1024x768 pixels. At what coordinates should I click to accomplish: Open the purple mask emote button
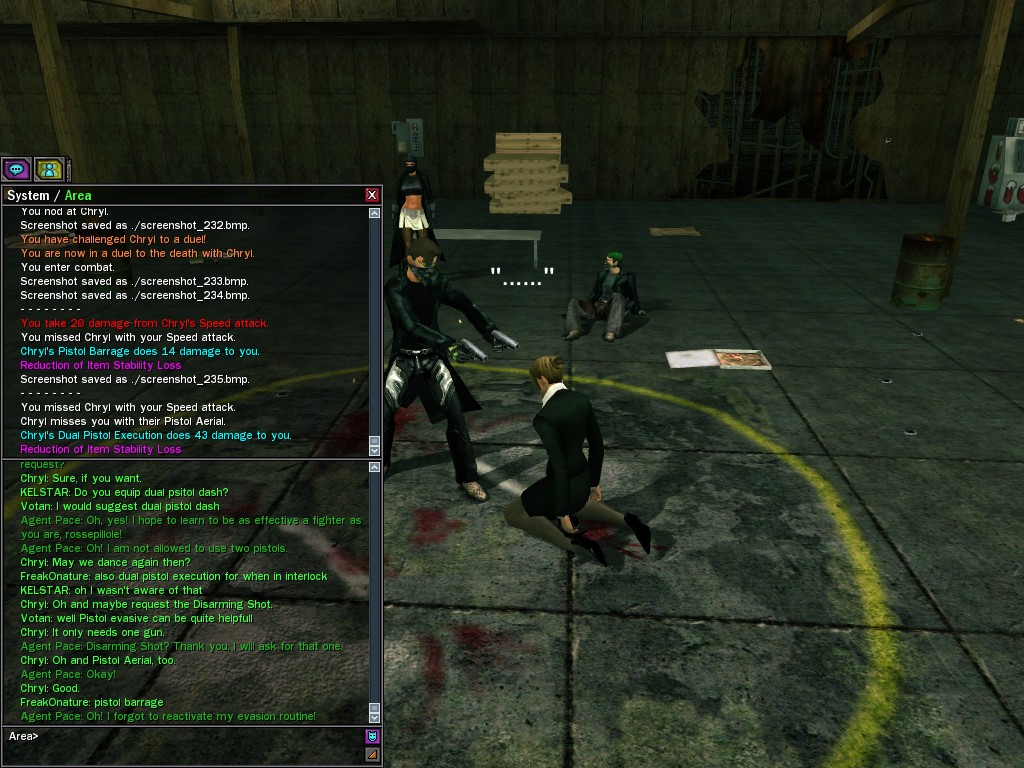[372, 737]
